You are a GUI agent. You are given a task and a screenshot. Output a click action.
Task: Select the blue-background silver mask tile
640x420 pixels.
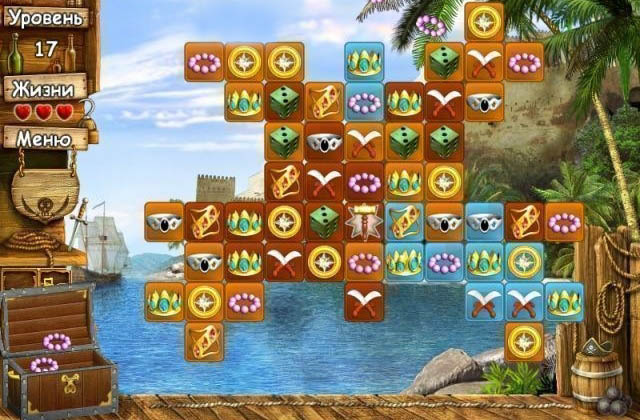(x=484, y=222)
